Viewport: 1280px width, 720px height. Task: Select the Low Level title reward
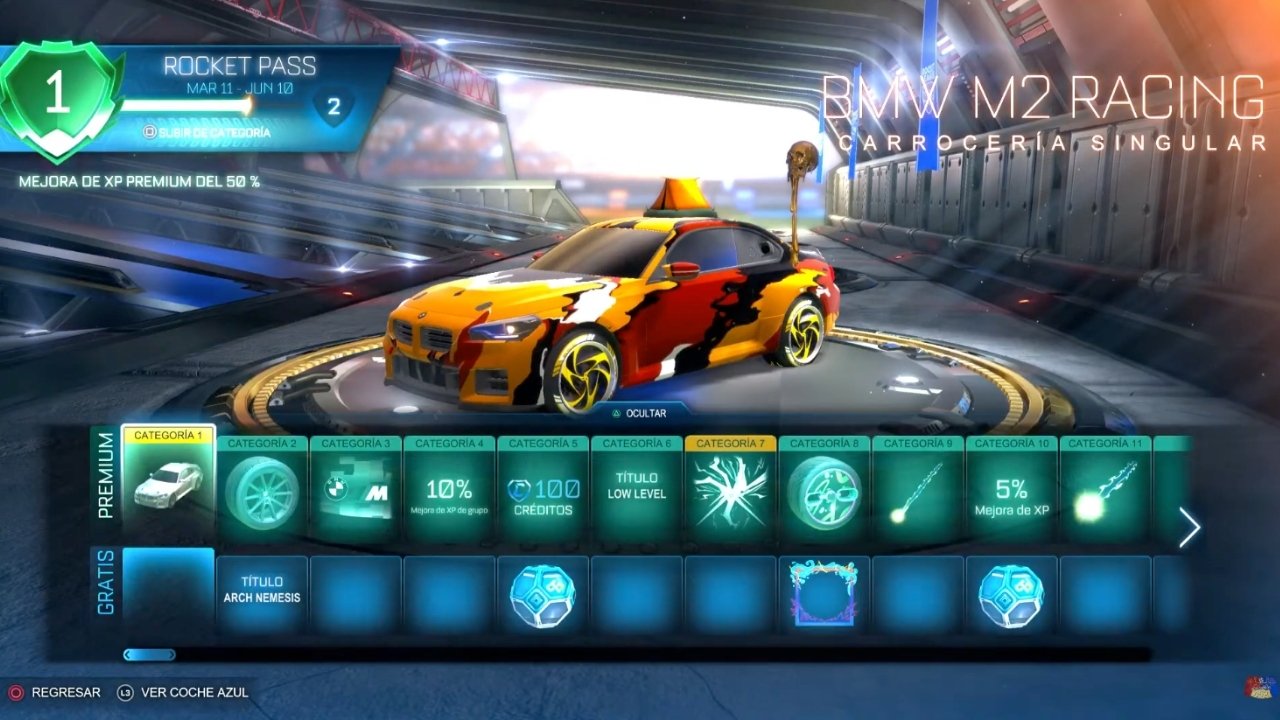click(x=637, y=491)
